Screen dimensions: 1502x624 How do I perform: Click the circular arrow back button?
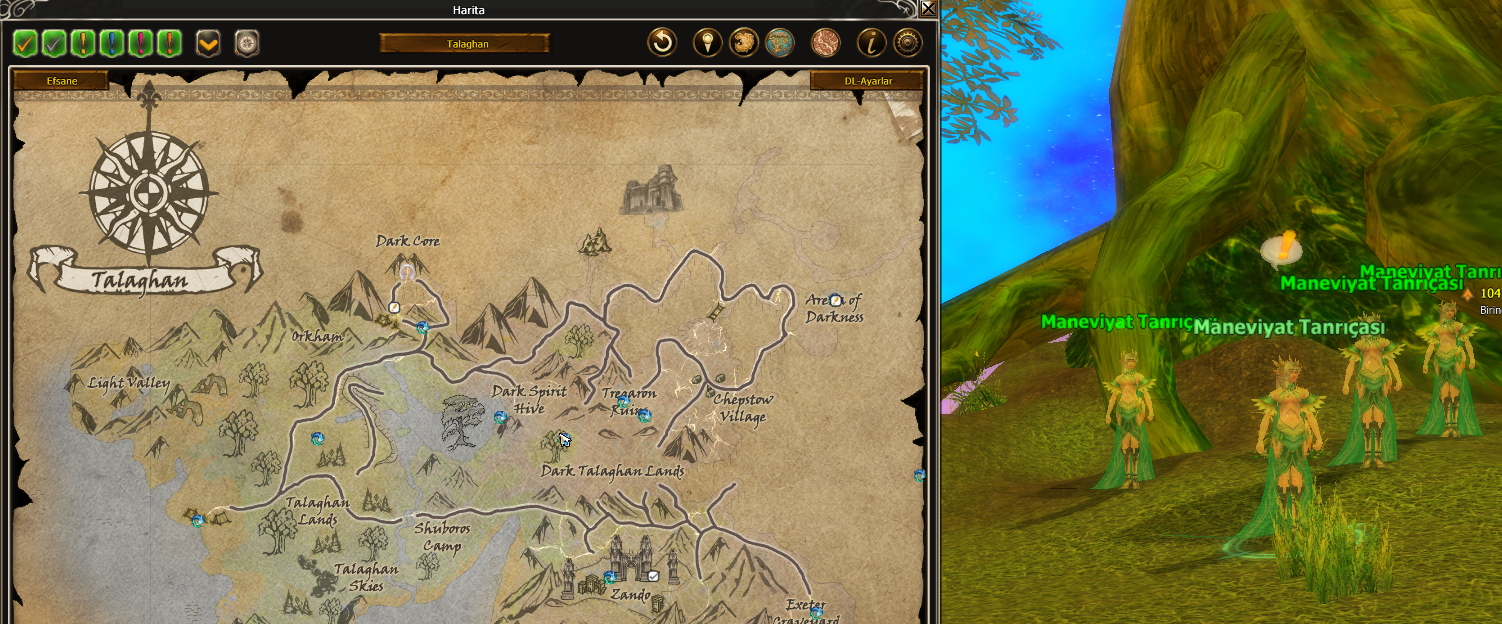pos(662,42)
